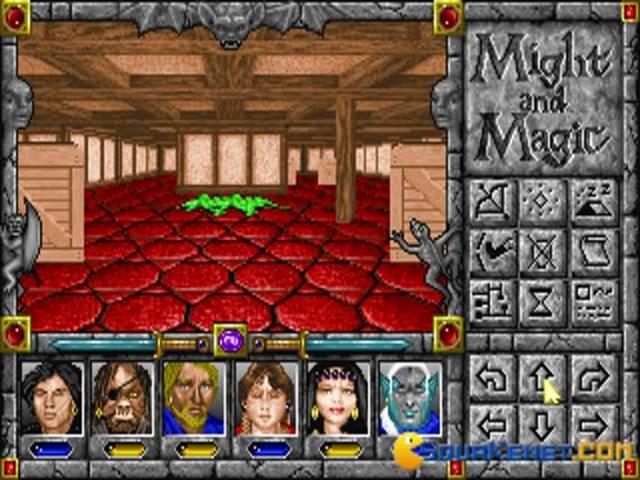The width and height of the screenshot is (640, 480).
Task: Turn right using the curved arrow
Action: (x=594, y=378)
